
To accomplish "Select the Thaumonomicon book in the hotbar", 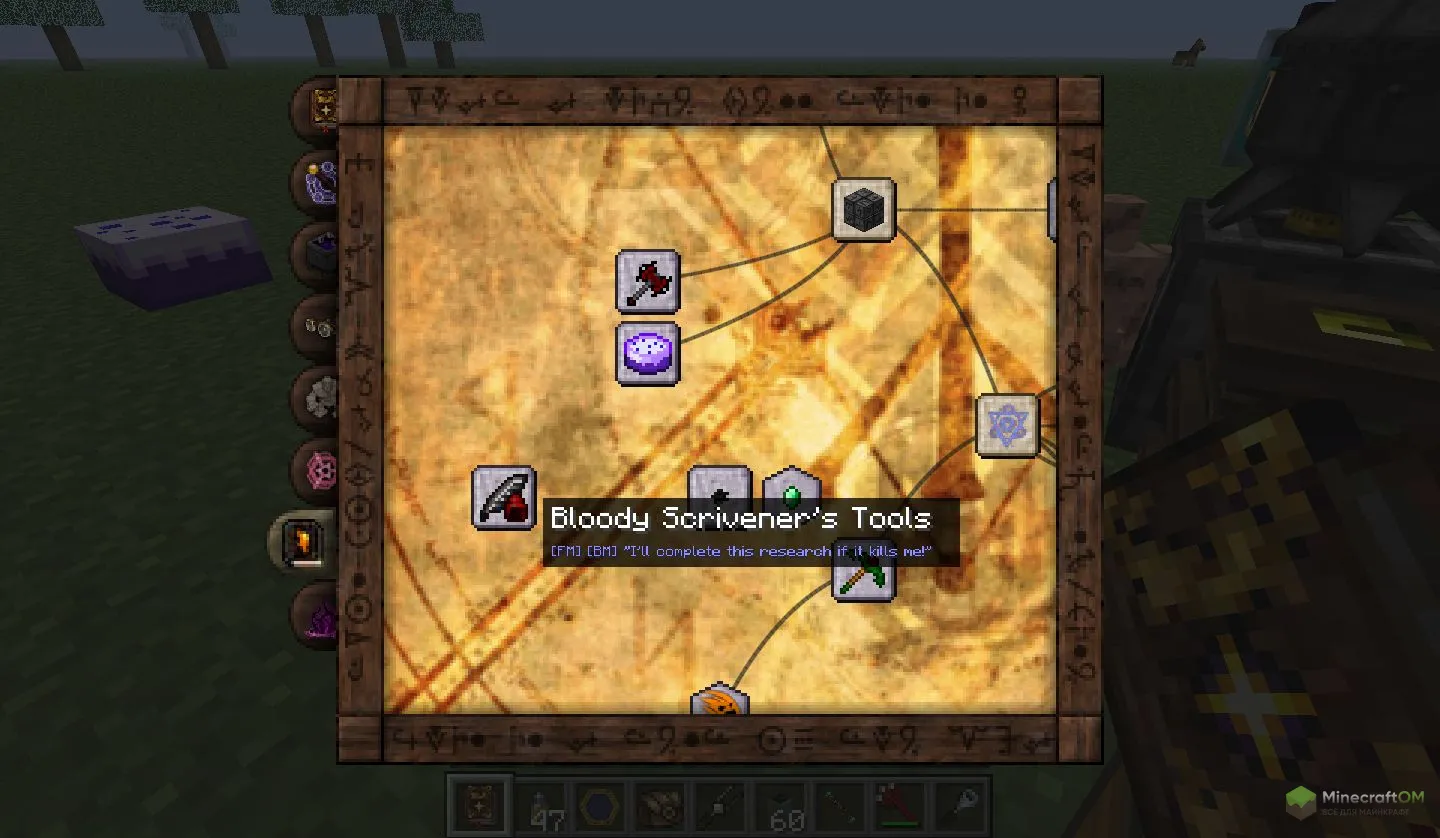I will click(x=478, y=805).
